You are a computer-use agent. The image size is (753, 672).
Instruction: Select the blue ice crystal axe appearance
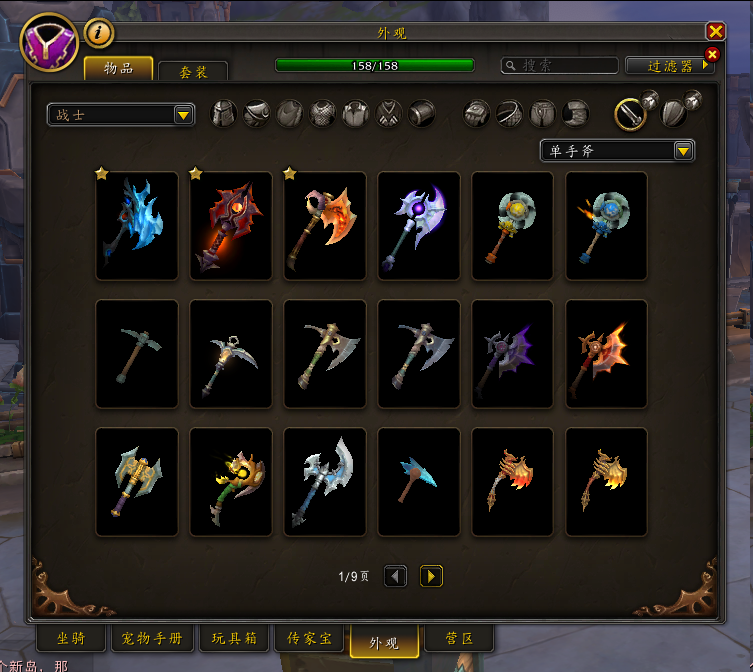137,225
